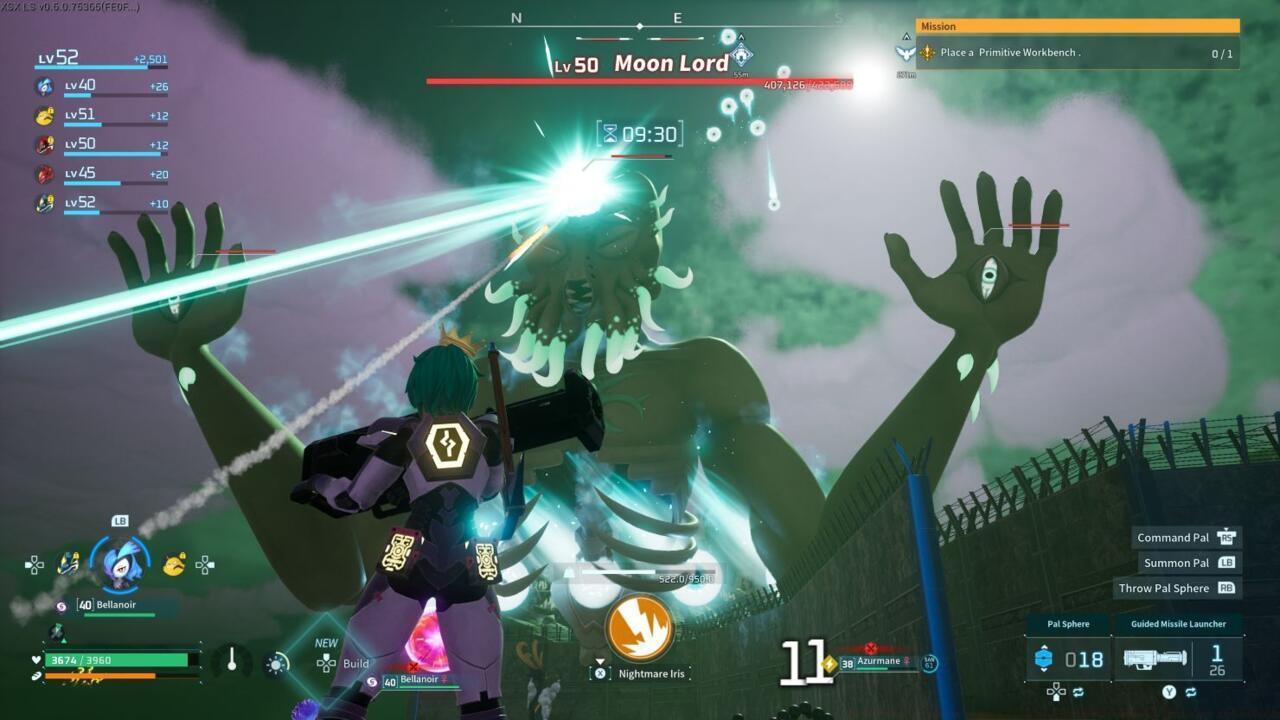The width and height of the screenshot is (1280, 720).
Task: Click the thermometer temperature gauge
Action: [232, 661]
